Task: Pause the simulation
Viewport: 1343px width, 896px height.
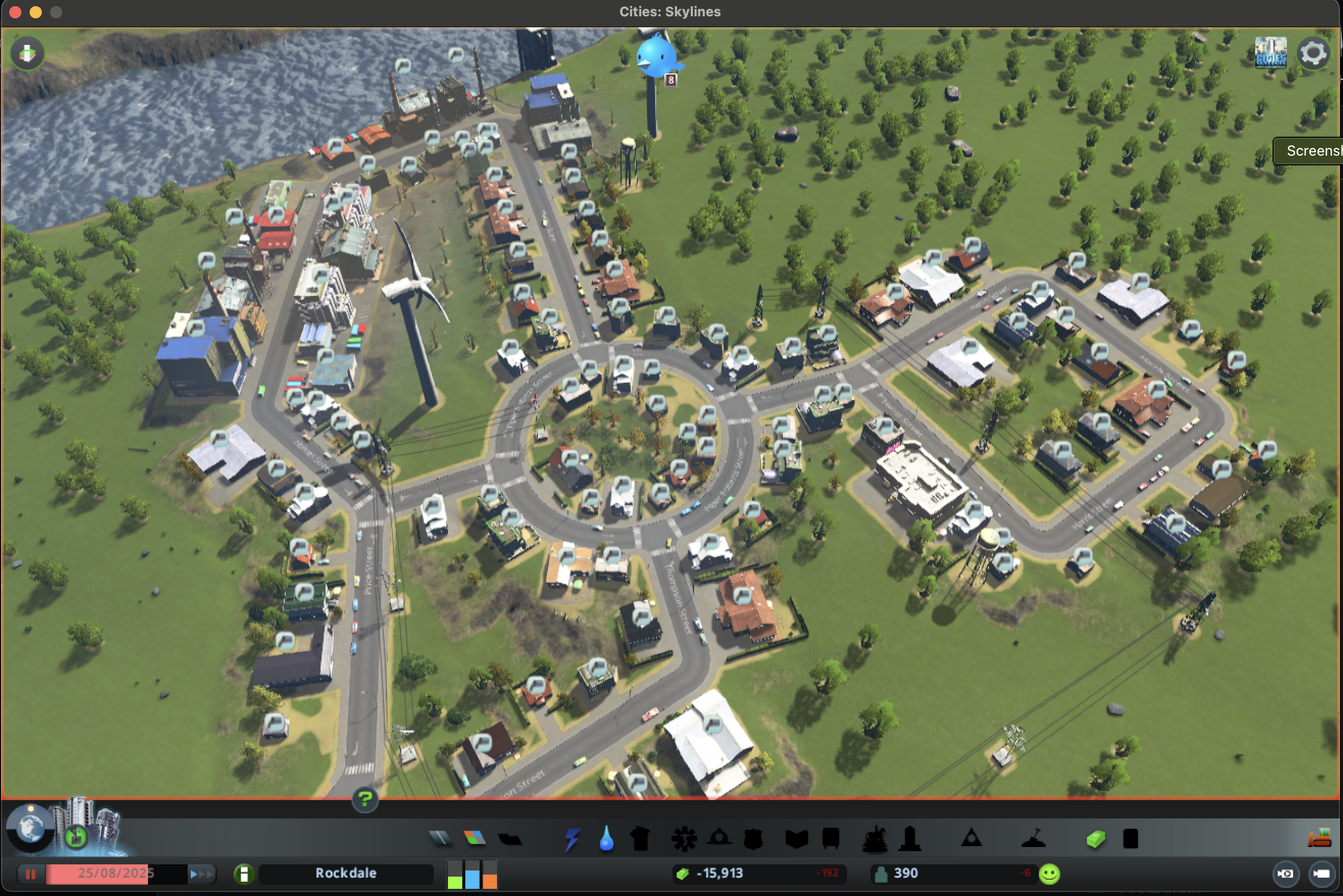Action: click(30, 874)
